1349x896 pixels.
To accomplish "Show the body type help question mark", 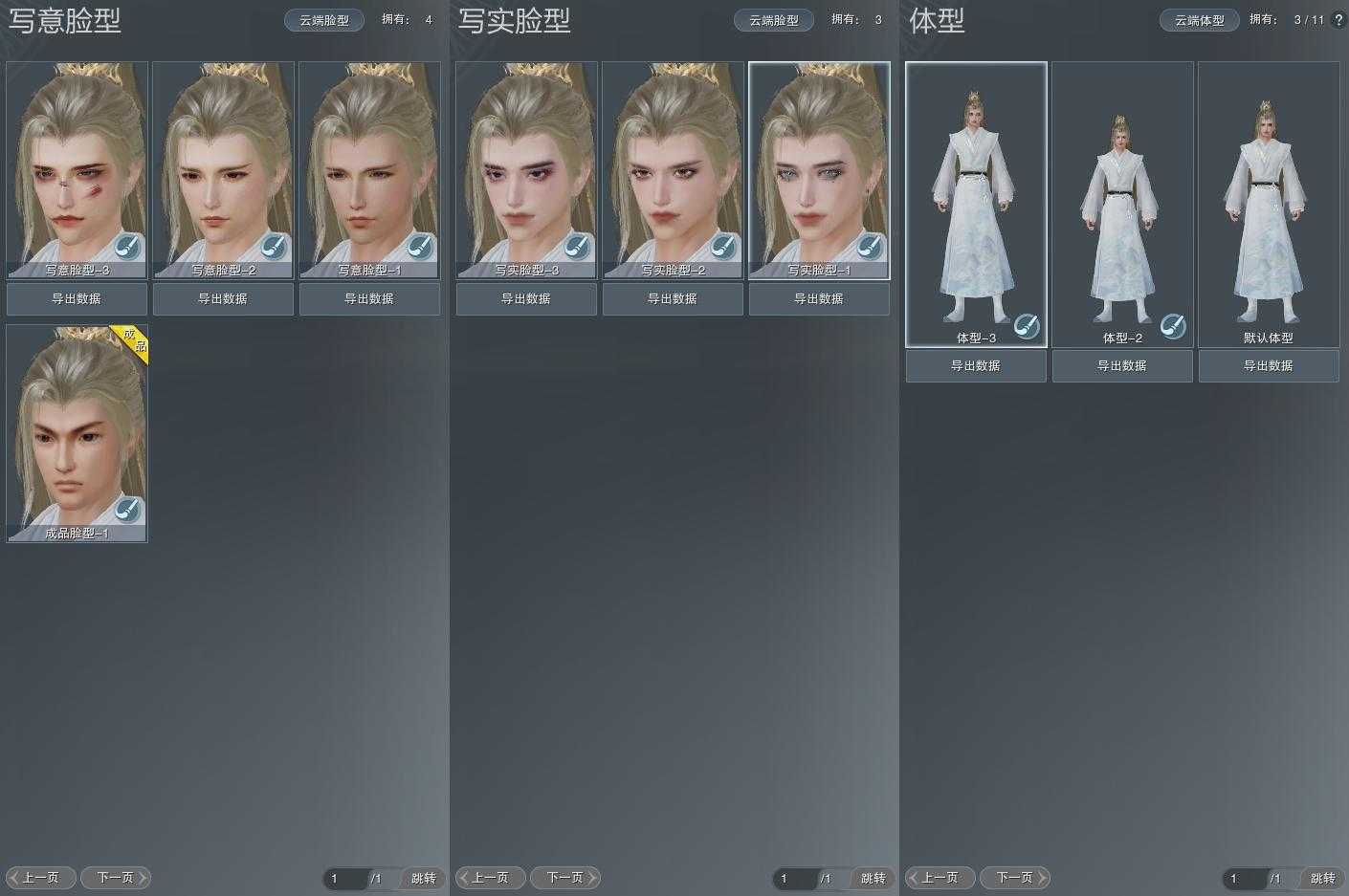I will click(x=1338, y=20).
